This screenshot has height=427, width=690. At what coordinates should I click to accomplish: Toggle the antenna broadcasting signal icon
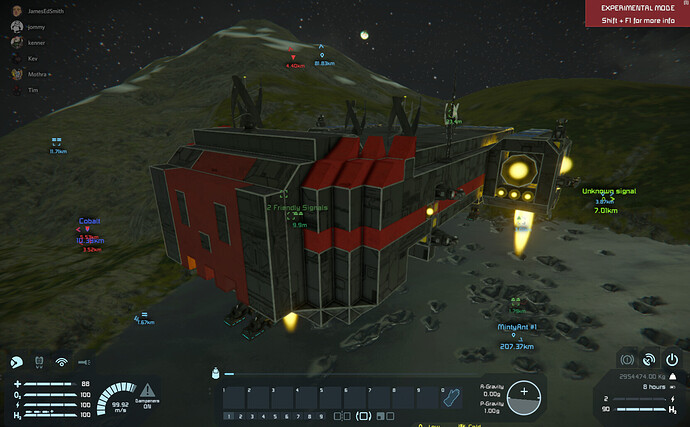(x=61, y=362)
